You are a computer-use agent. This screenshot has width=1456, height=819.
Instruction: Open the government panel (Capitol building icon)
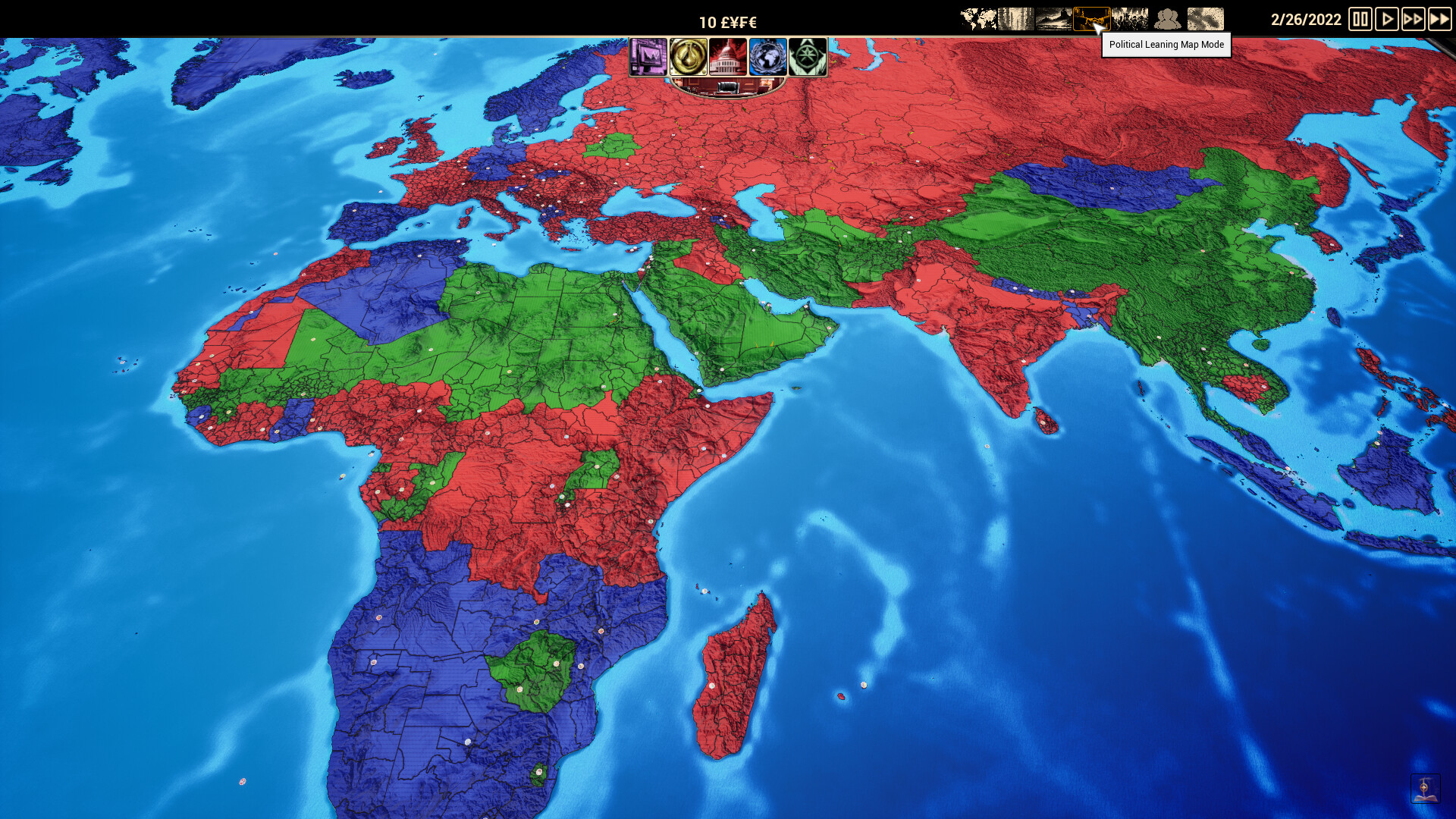[728, 57]
